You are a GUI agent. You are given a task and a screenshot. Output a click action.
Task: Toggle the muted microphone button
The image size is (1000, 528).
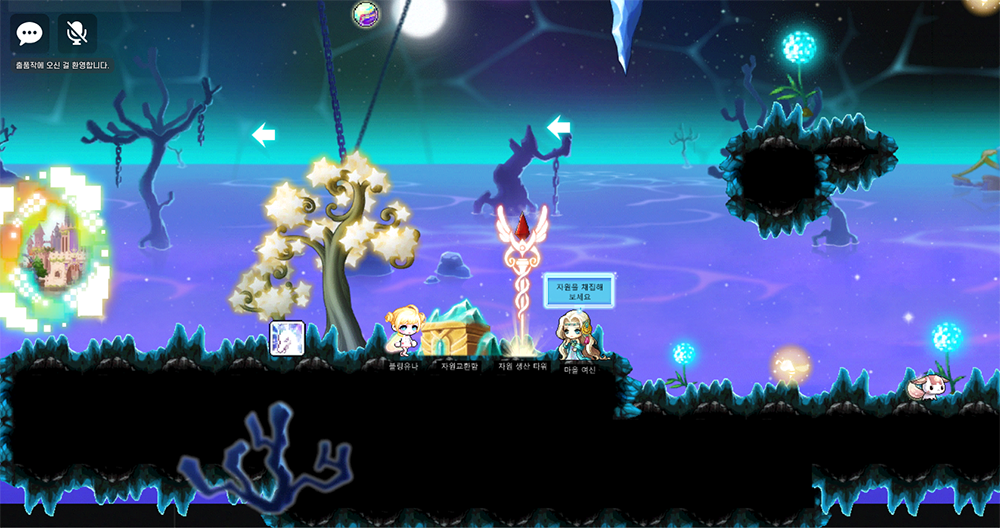click(77, 34)
